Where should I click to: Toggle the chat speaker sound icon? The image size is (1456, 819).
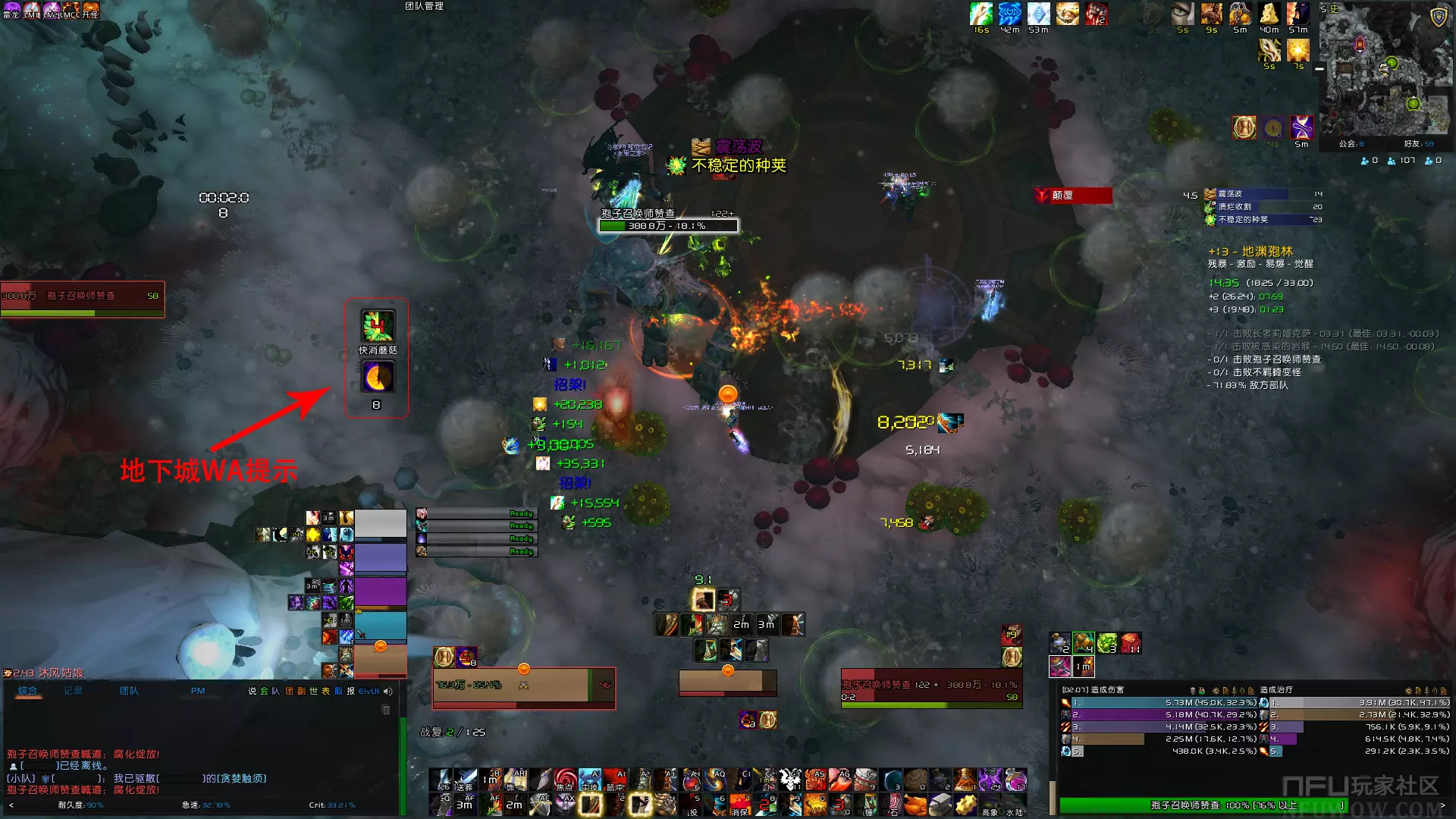388,691
